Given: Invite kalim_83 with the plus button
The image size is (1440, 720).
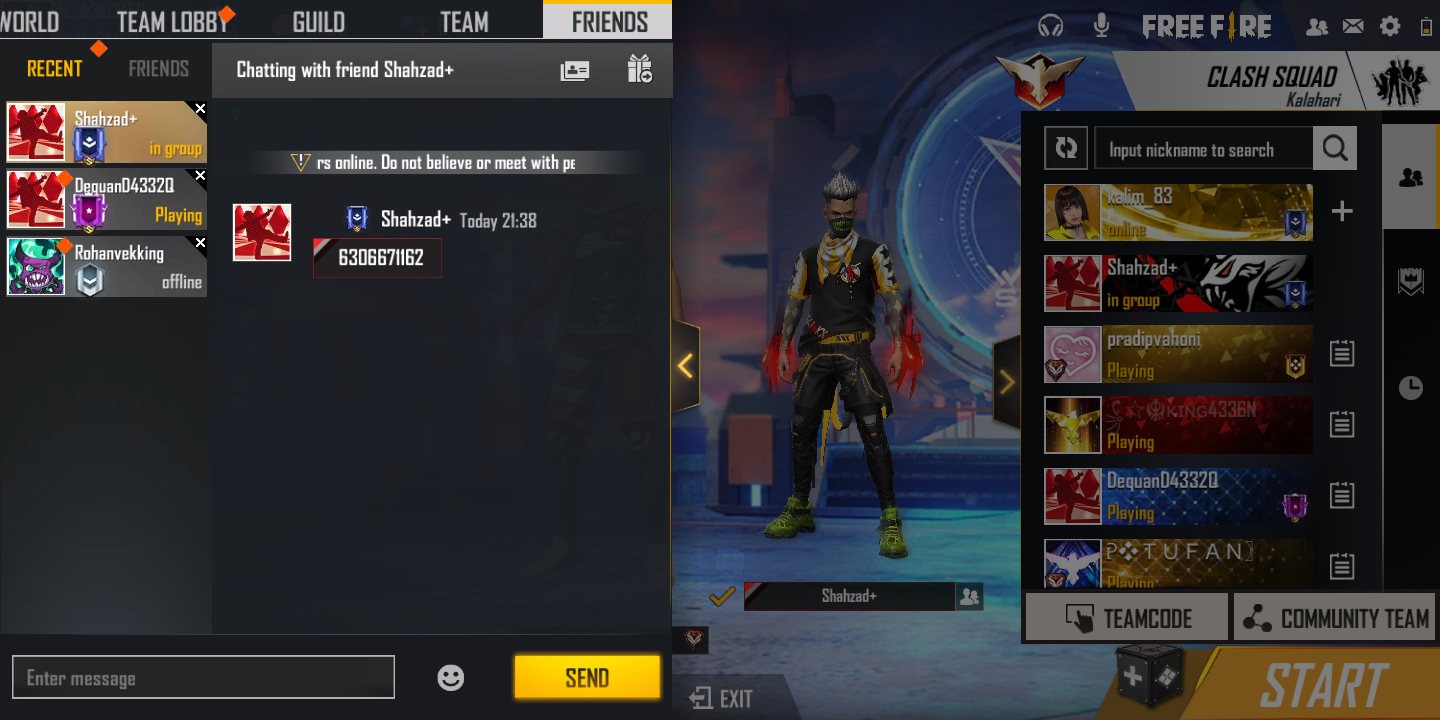Looking at the screenshot, I should [1342, 211].
